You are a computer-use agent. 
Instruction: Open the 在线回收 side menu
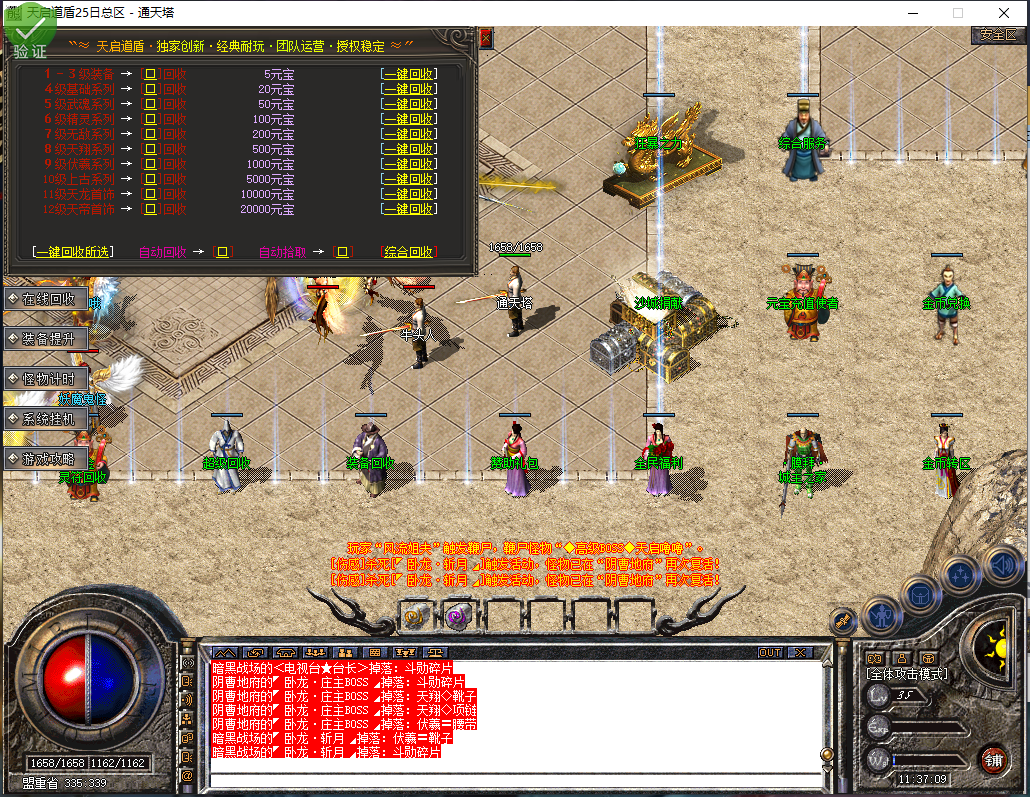pos(45,298)
